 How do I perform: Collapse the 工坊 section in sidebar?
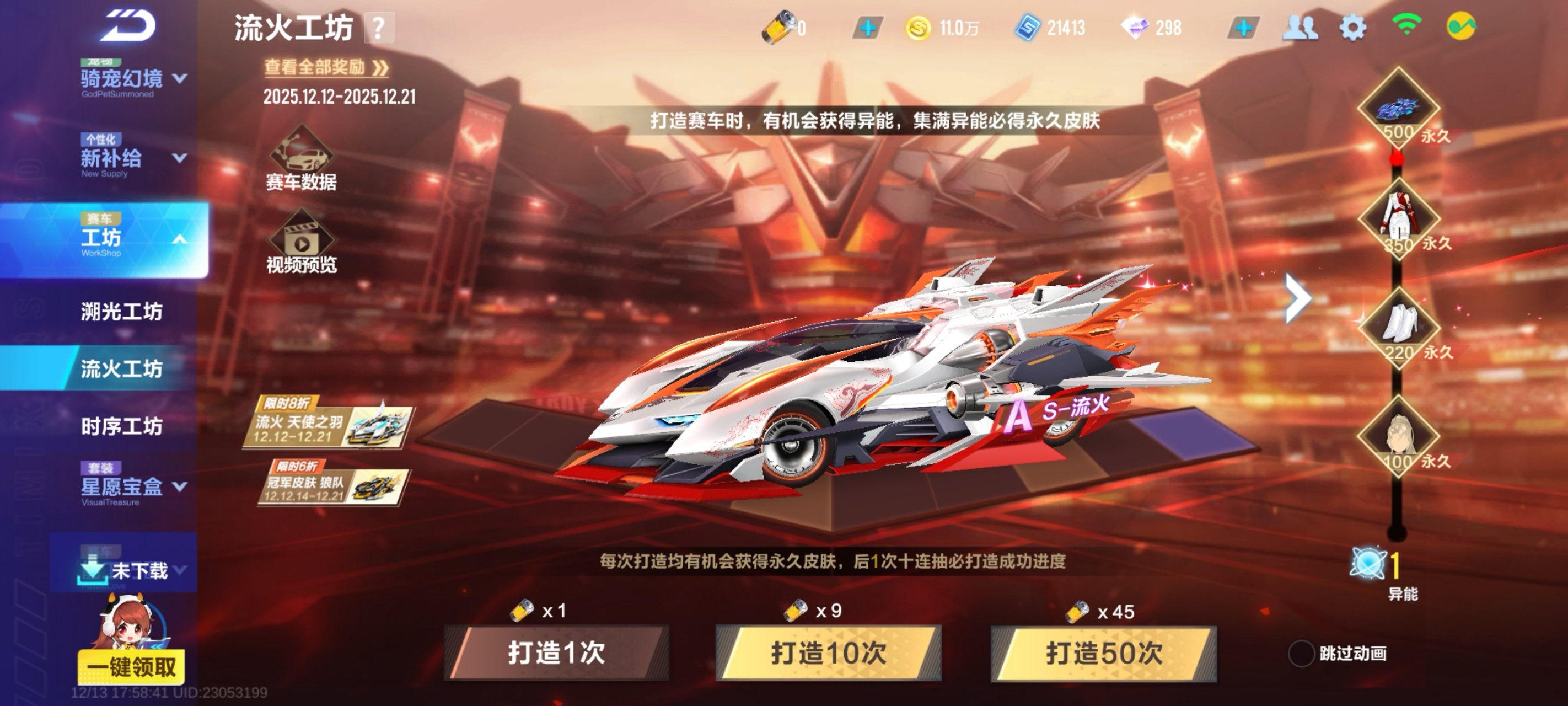tap(180, 239)
